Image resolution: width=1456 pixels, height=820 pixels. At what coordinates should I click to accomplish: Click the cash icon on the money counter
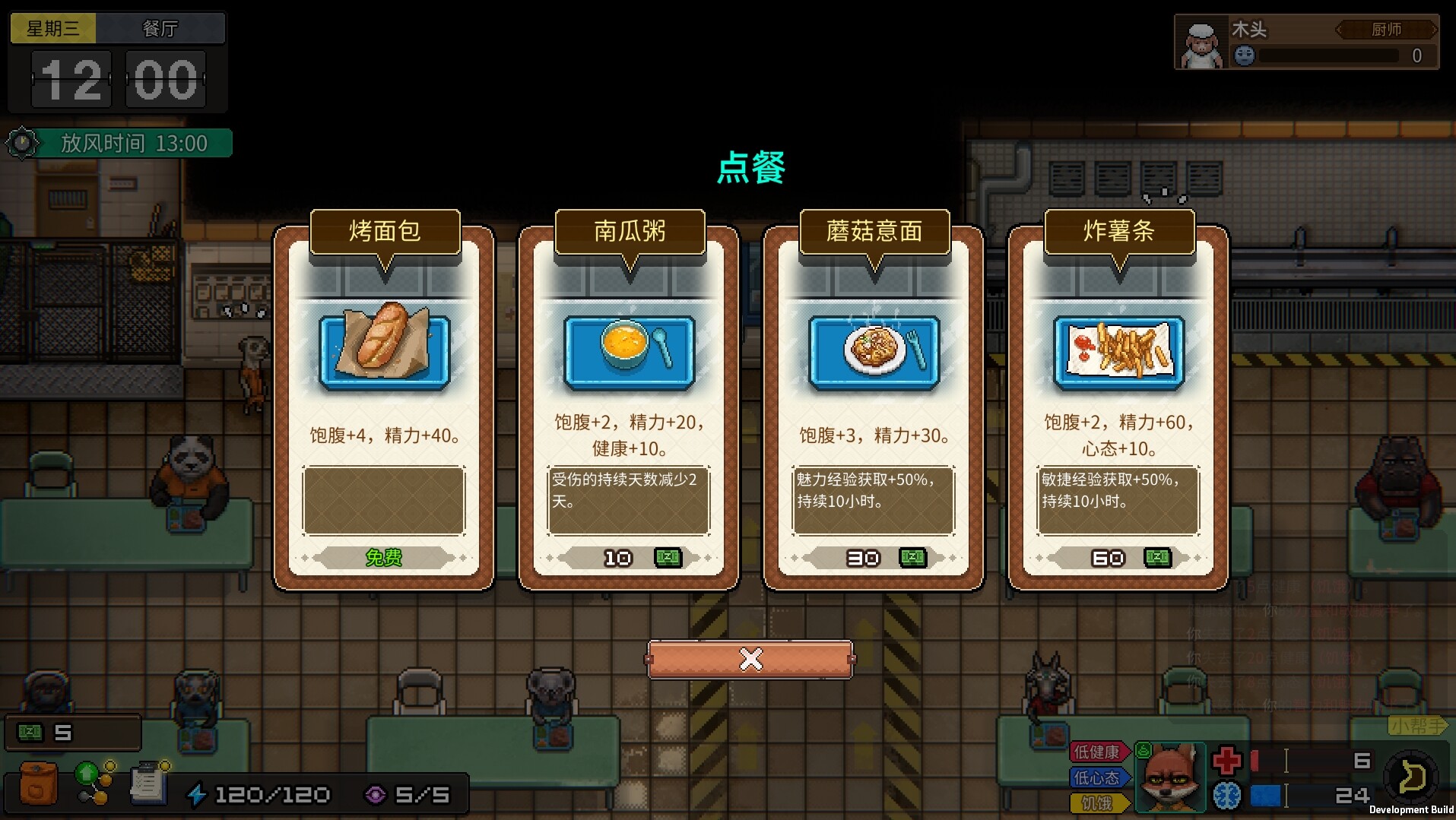click(x=29, y=732)
